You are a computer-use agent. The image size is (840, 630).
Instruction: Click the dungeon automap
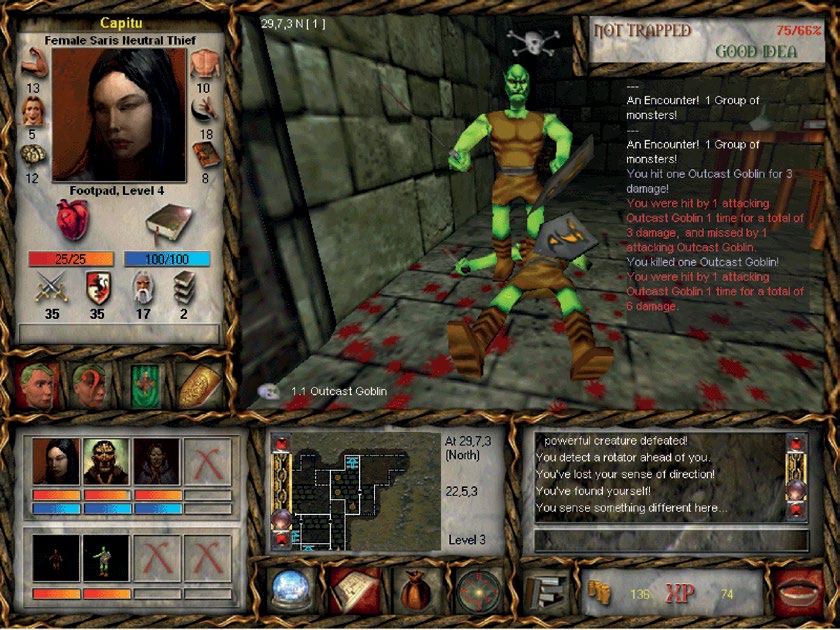(355, 491)
